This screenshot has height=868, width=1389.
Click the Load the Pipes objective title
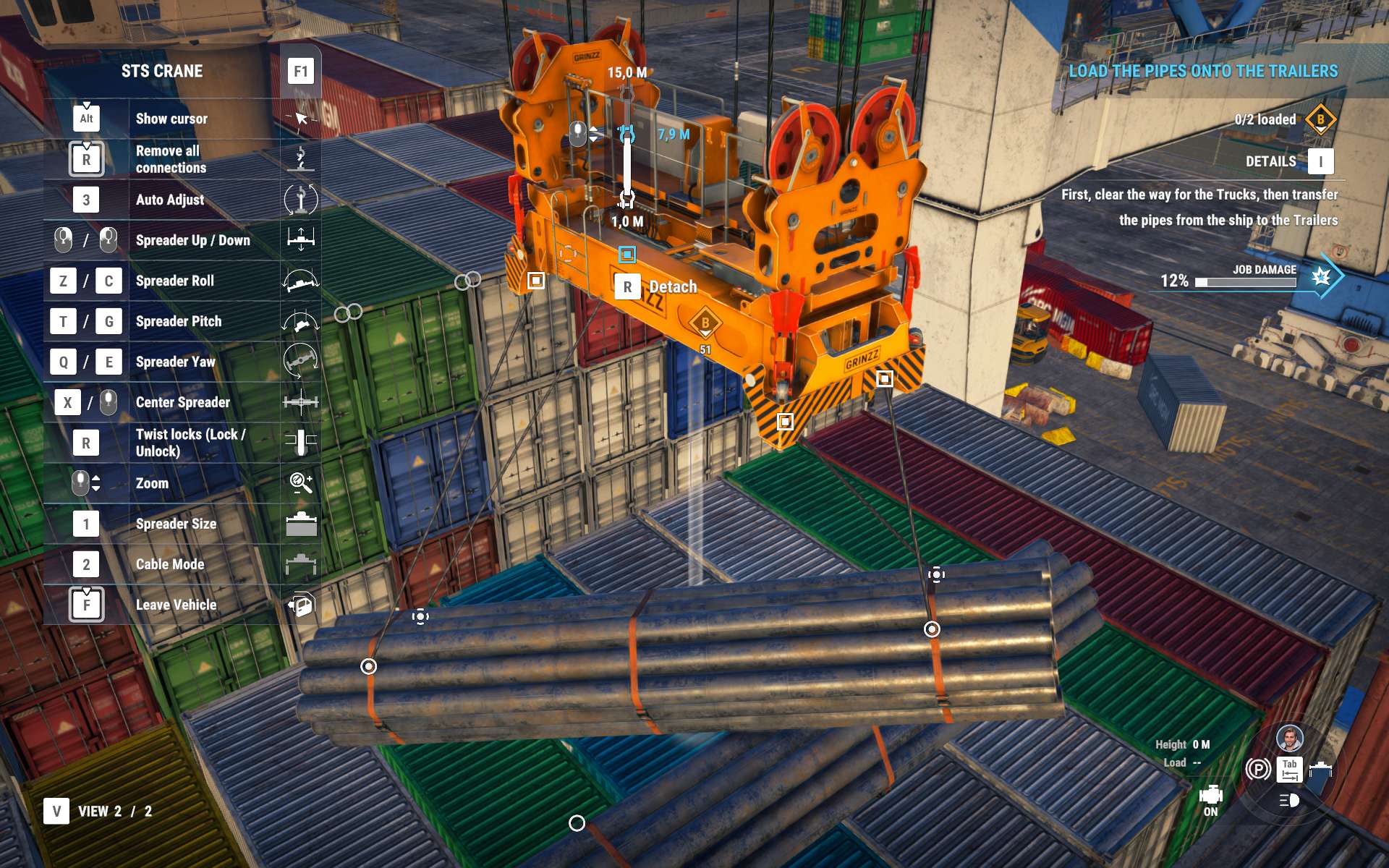point(1203,71)
